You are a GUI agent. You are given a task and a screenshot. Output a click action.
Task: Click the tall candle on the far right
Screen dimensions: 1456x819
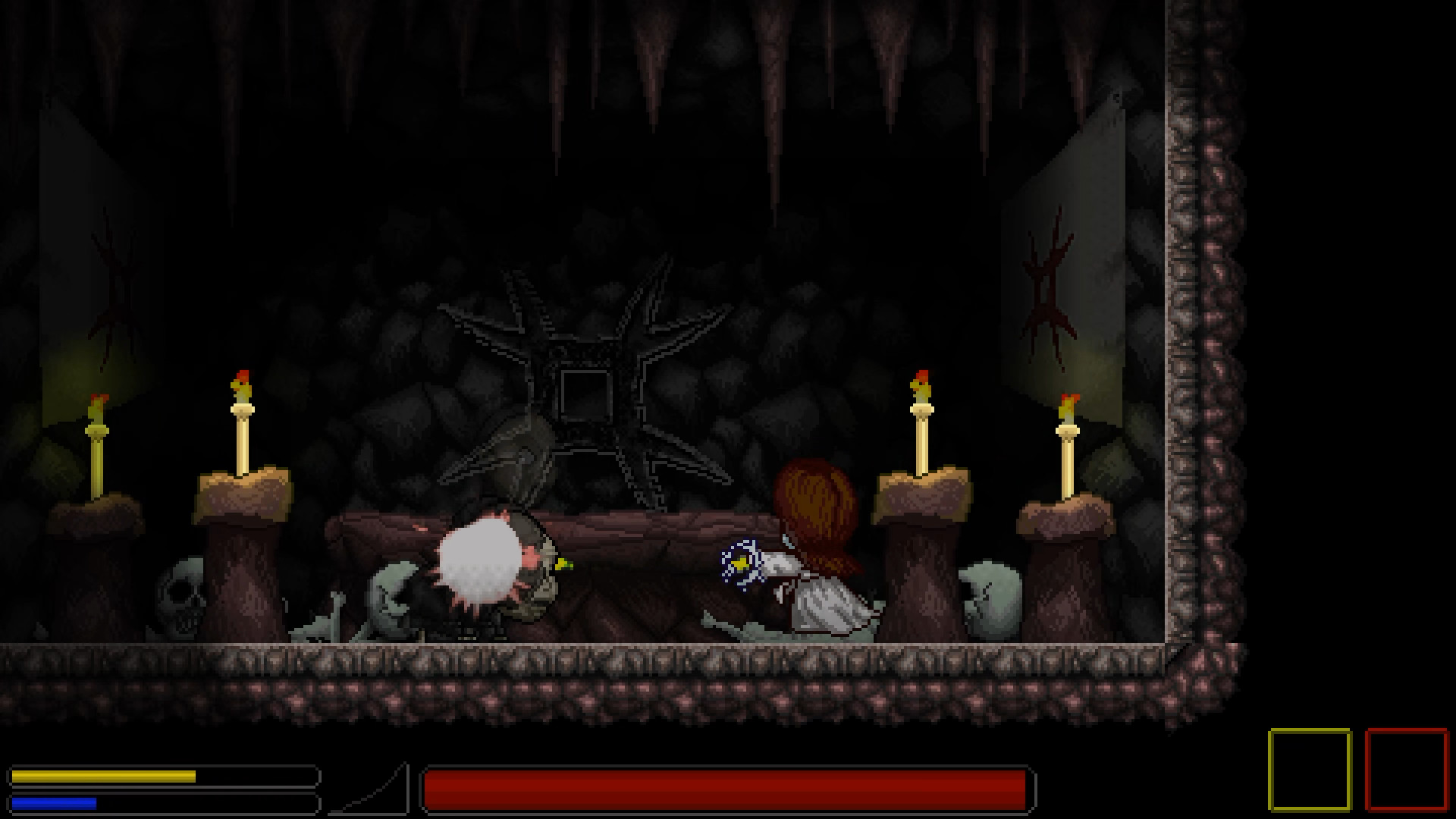point(1069,447)
